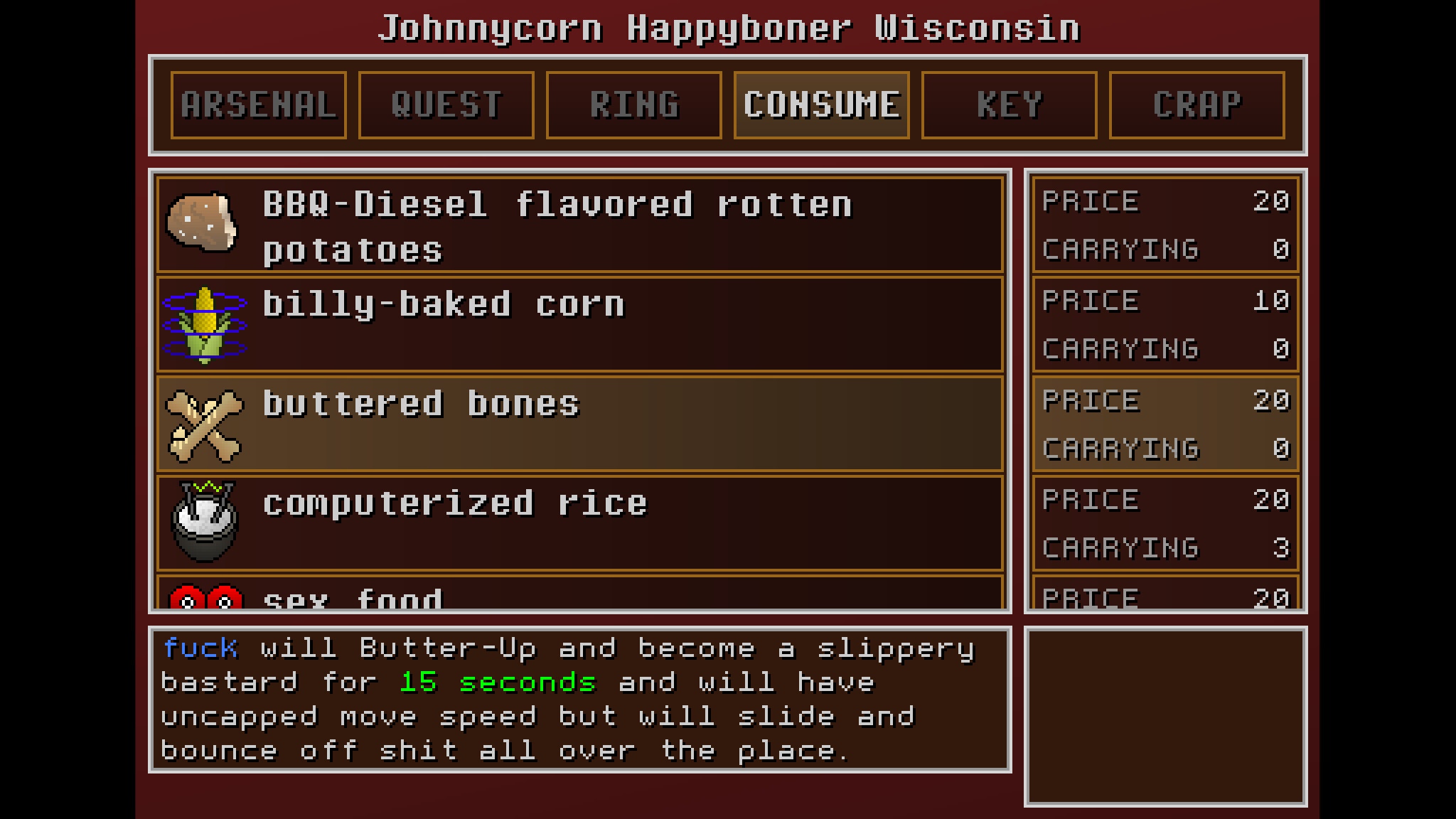1456x819 pixels.
Task: Switch to the CRAP tab
Action: 1196,104
